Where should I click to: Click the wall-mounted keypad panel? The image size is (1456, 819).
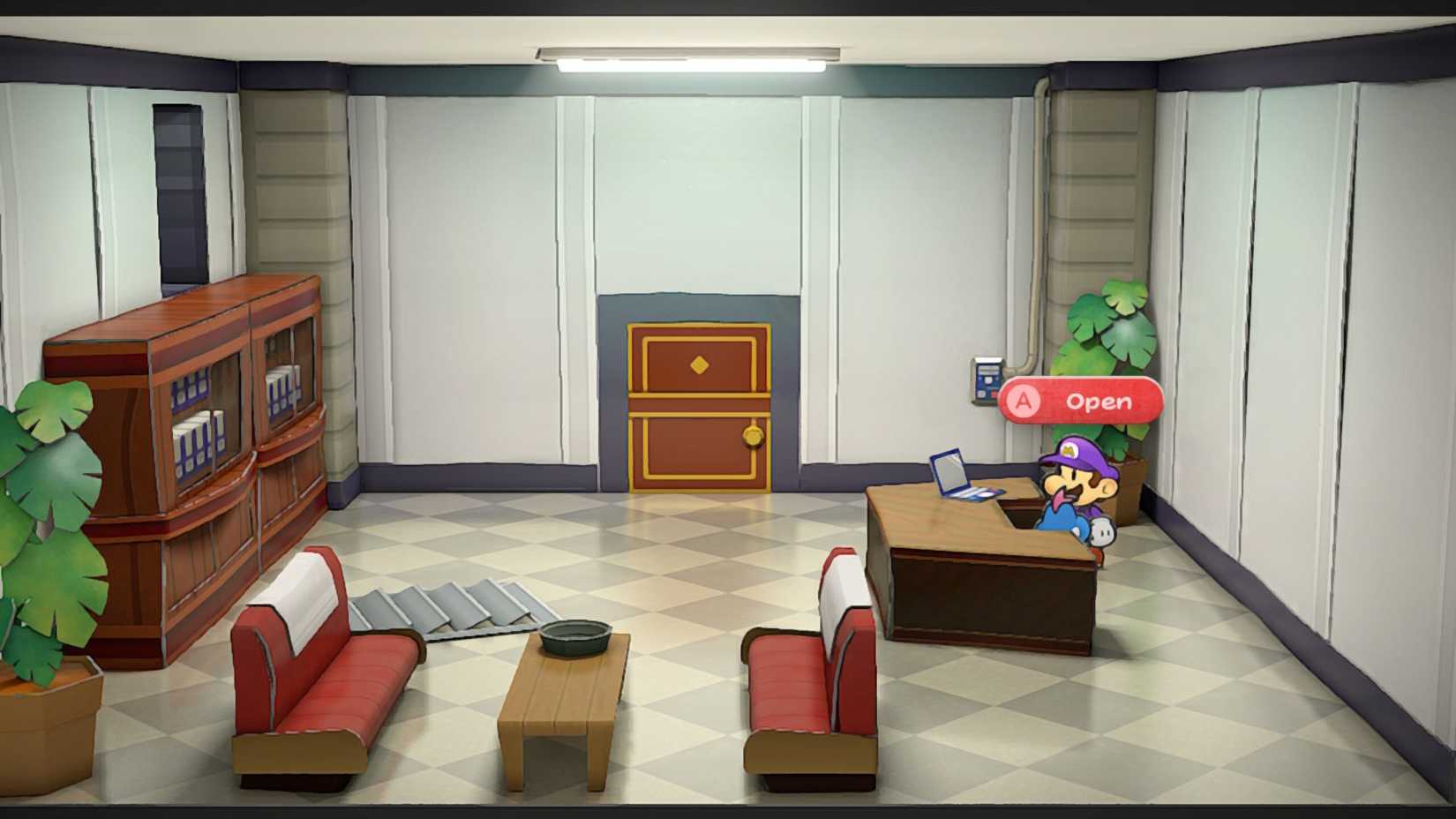click(x=988, y=379)
